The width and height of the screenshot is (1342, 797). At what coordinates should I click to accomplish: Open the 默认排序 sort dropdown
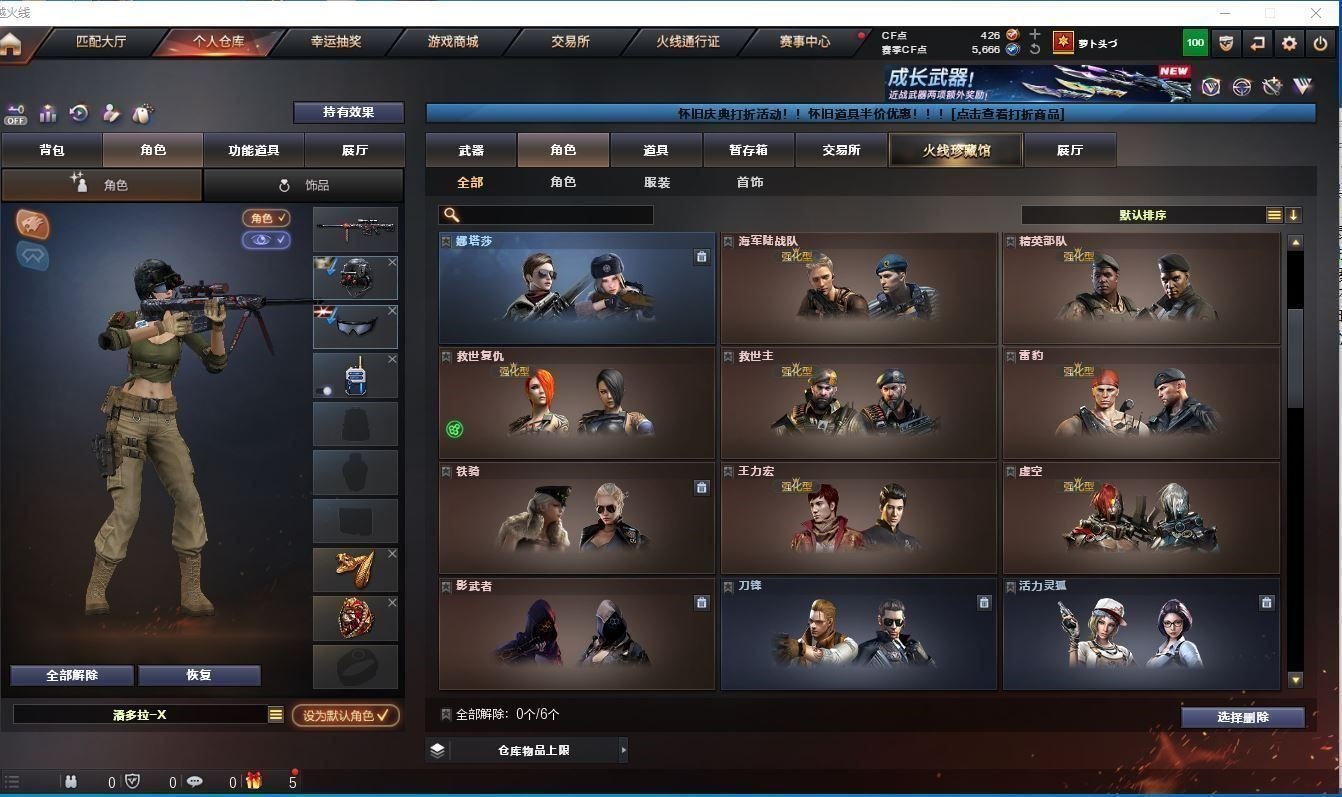1143,215
